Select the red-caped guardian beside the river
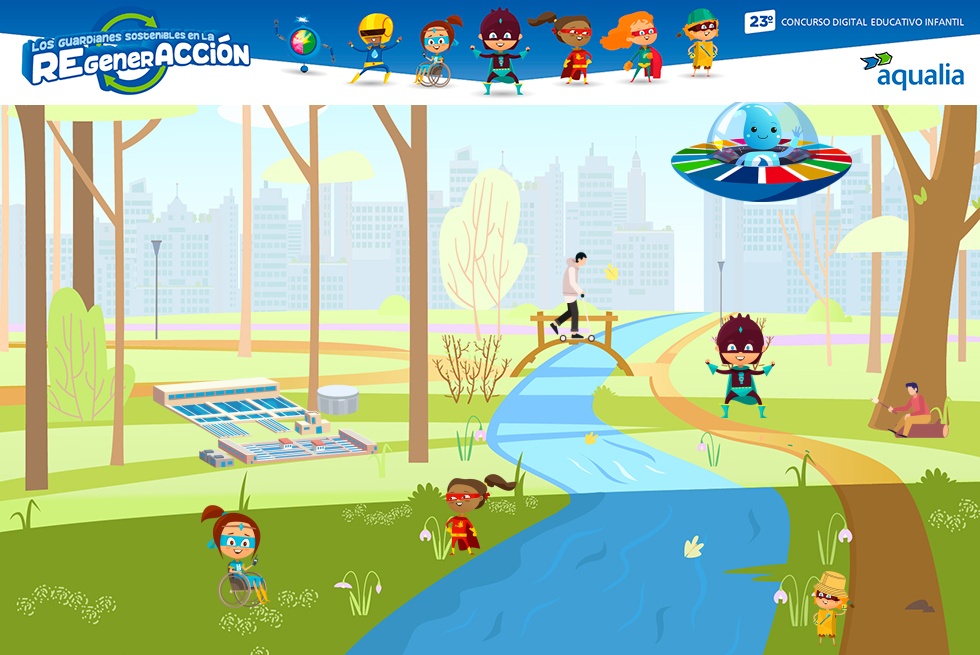This screenshot has height=655, width=980. click(x=463, y=516)
